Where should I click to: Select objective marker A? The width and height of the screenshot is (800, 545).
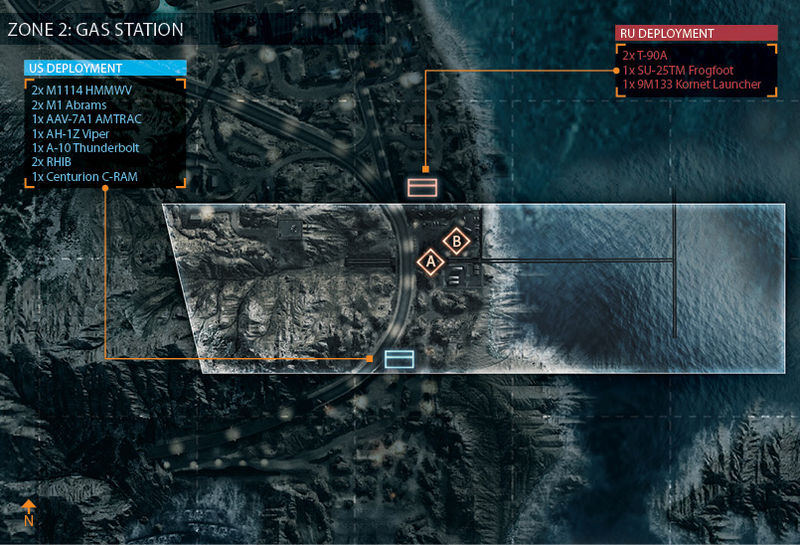(x=431, y=261)
